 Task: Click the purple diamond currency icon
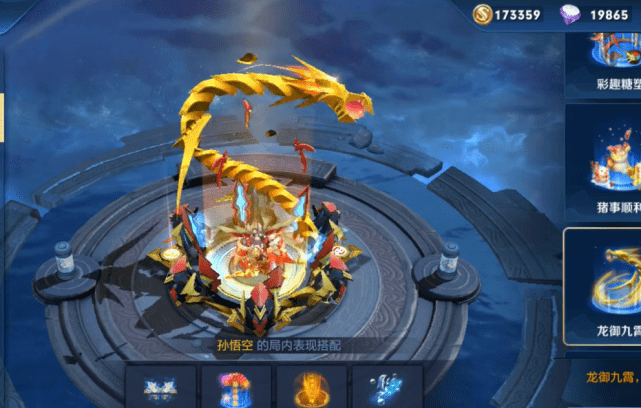tap(572, 15)
